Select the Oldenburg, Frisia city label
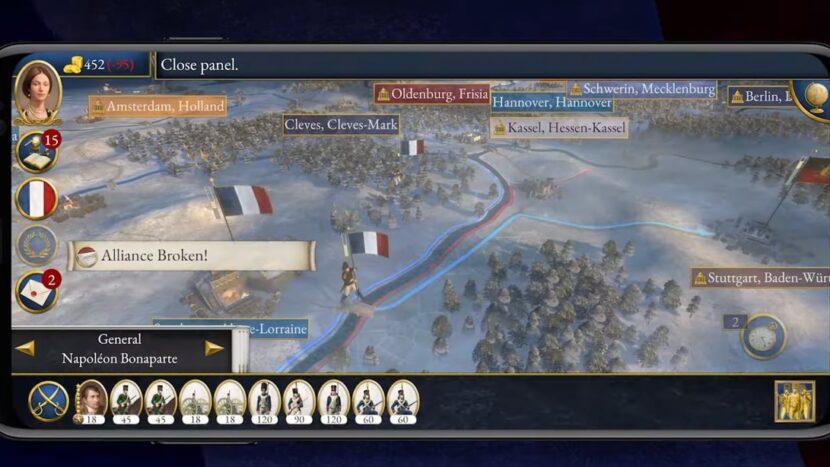Viewport: 830px width, 467px height. [432, 94]
